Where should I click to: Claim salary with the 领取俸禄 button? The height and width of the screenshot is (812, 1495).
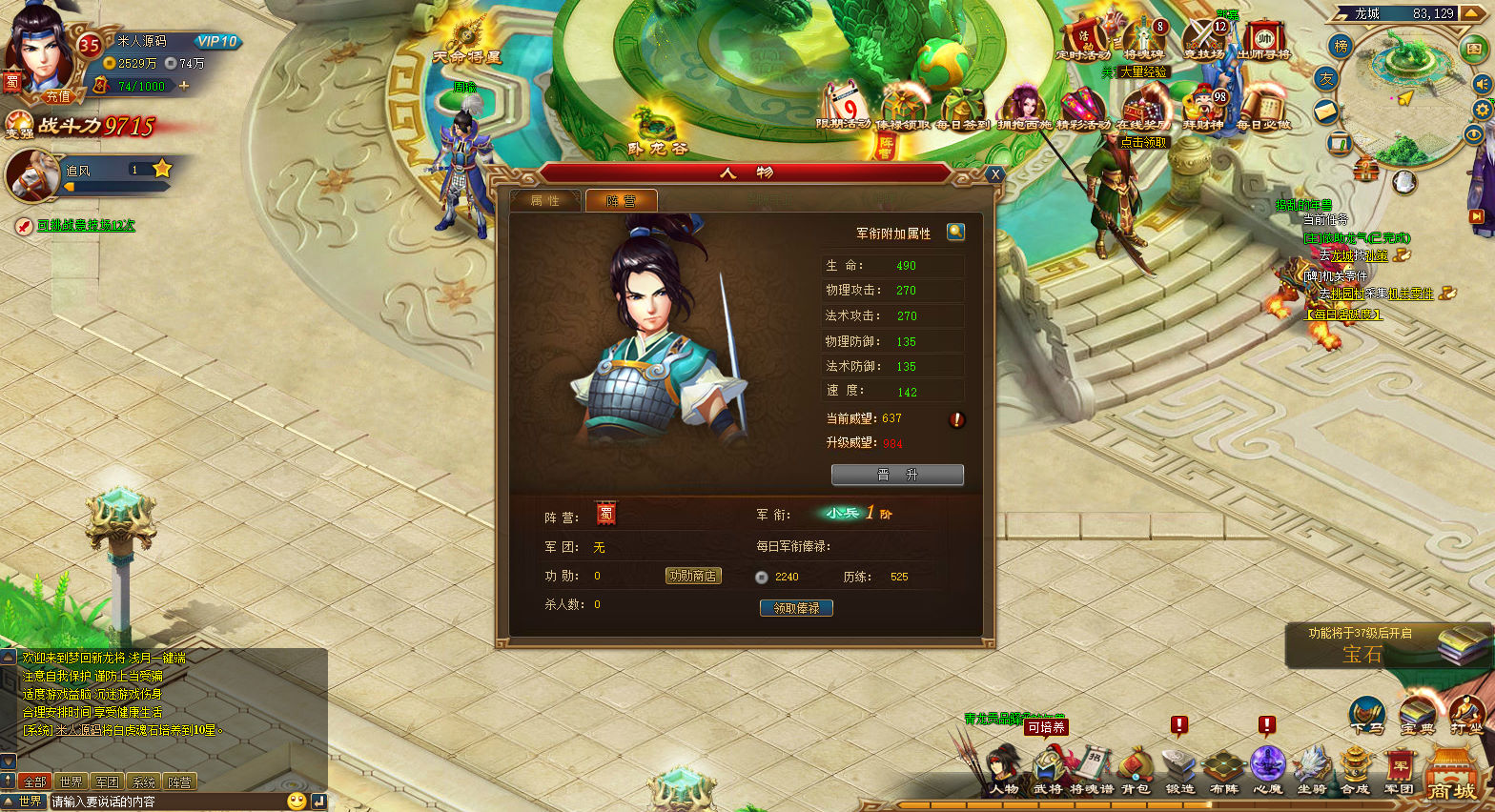click(796, 608)
